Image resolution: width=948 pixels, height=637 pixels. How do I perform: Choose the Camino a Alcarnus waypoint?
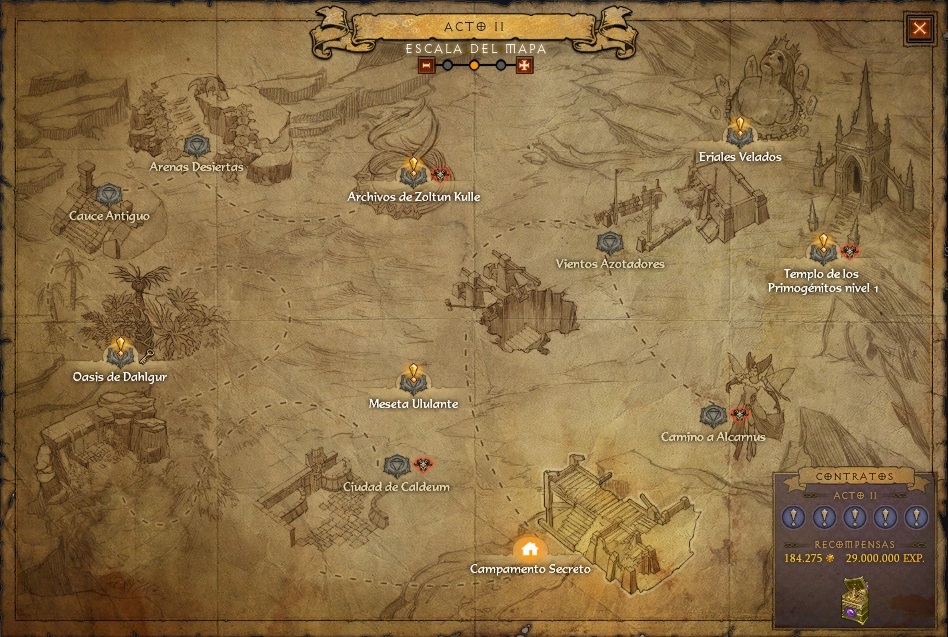(713, 415)
